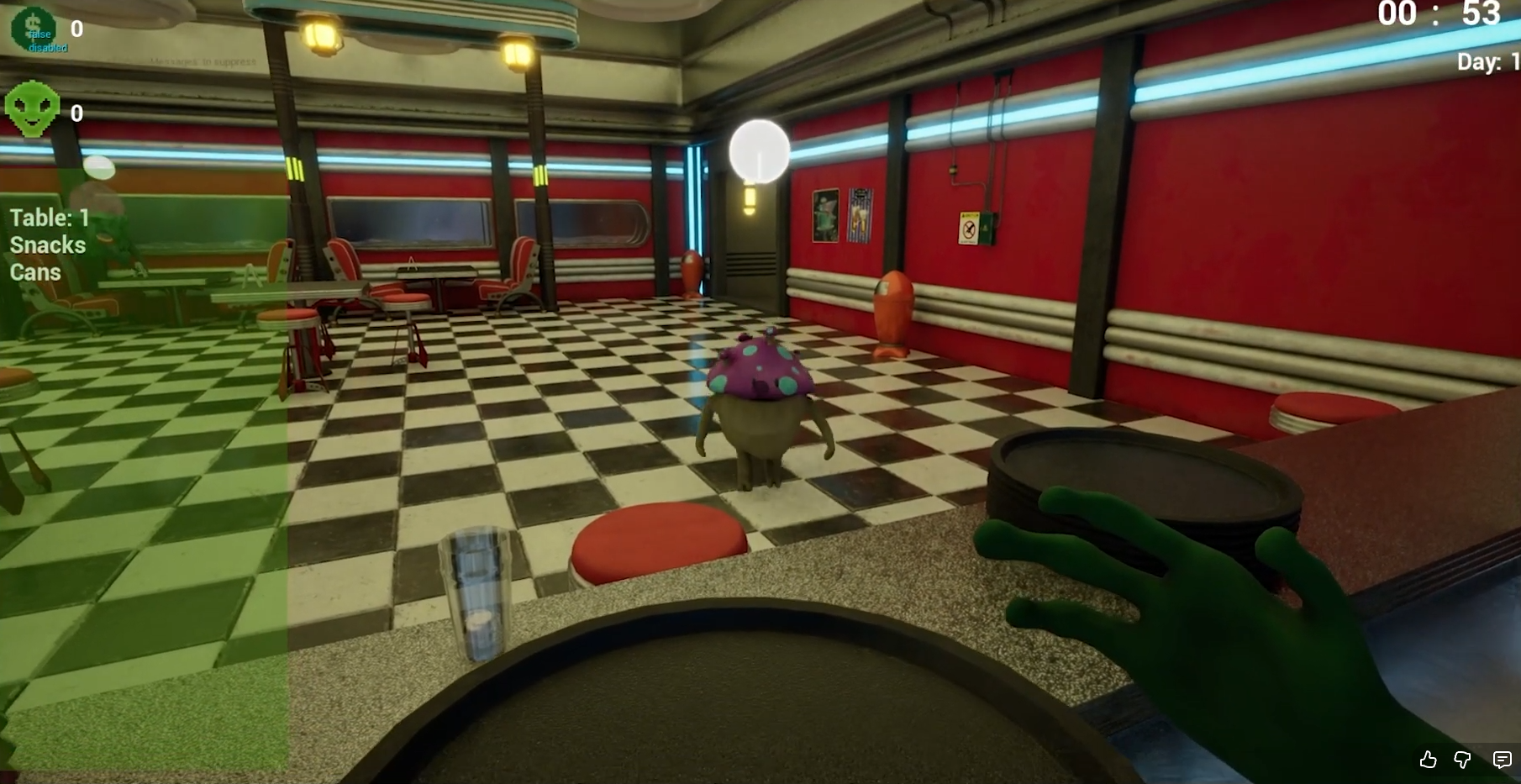Toggle the 'false' indicator on the dollar icon
The height and width of the screenshot is (784, 1521).
39,35
